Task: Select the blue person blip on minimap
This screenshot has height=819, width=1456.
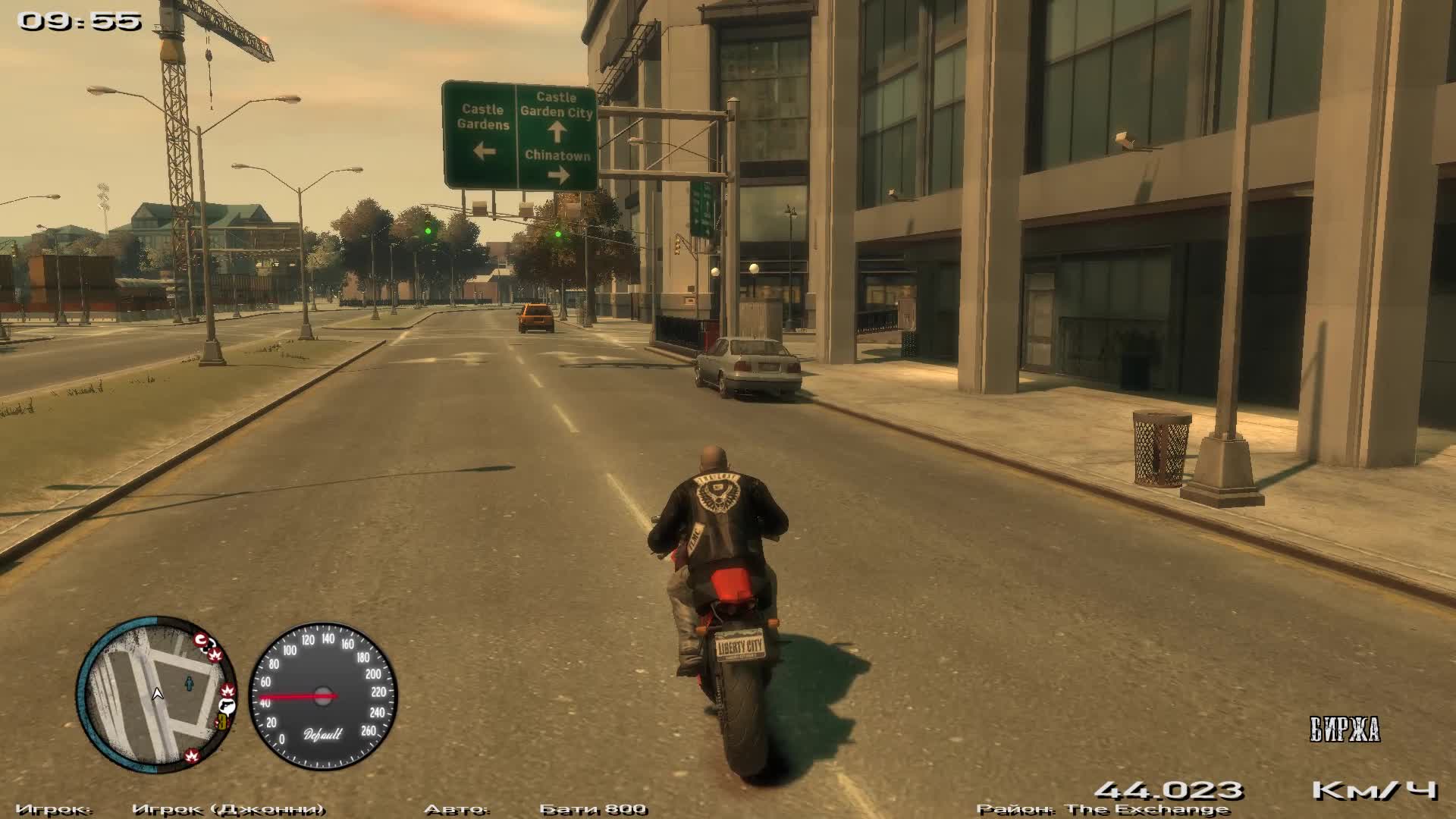Action: tap(189, 685)
